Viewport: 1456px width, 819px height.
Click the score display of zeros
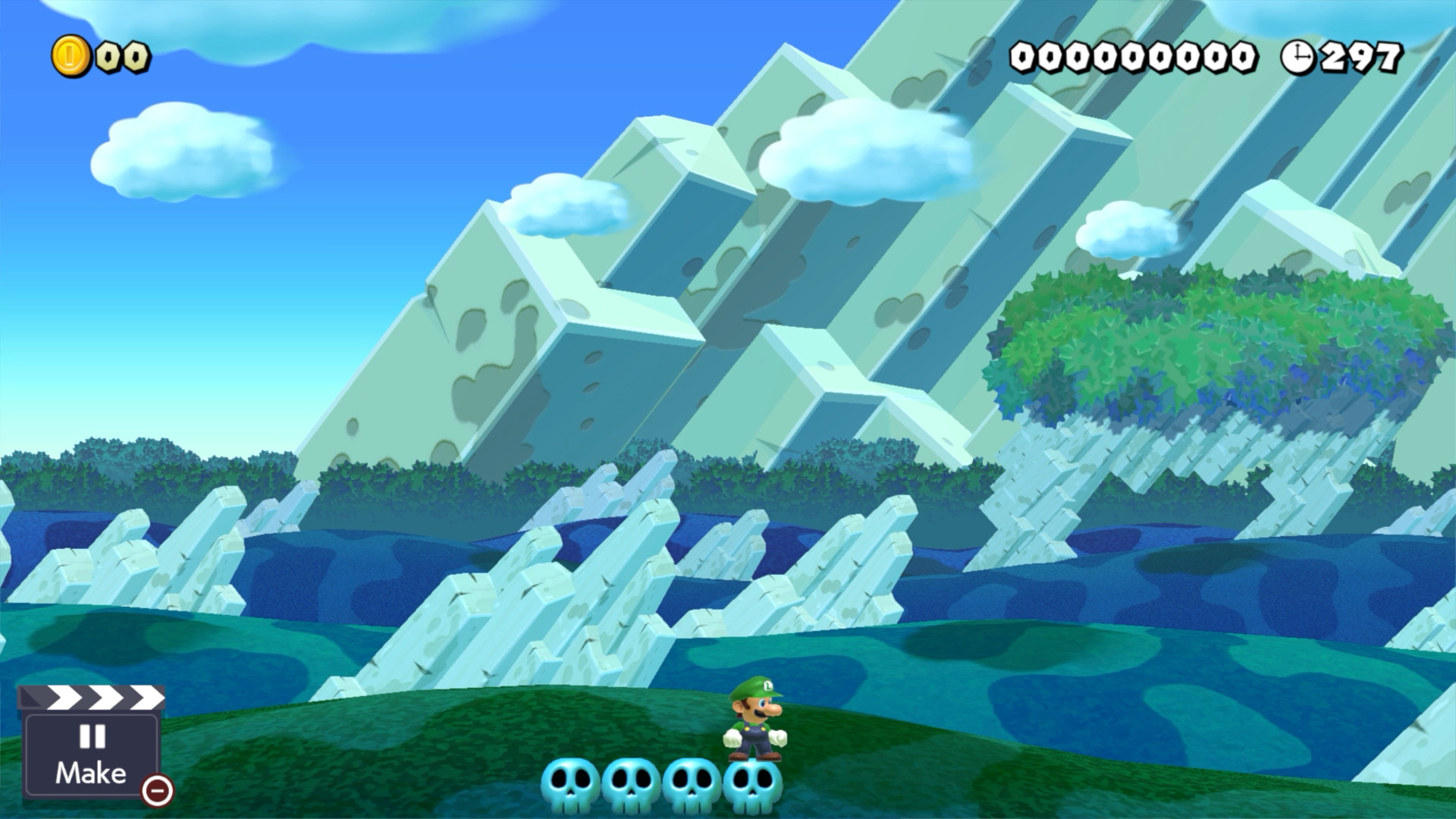pos(1134,55)
